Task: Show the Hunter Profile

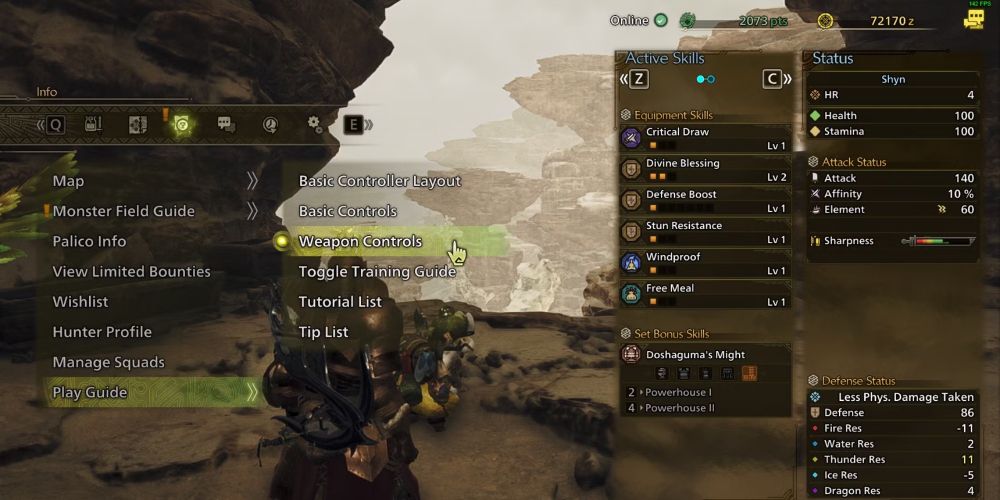Action: [102, 332]
